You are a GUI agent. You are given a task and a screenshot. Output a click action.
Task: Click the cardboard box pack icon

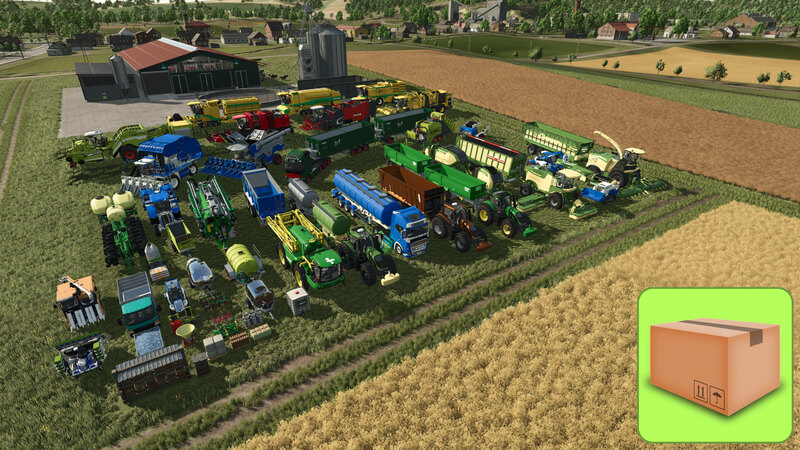coord(715,365)
